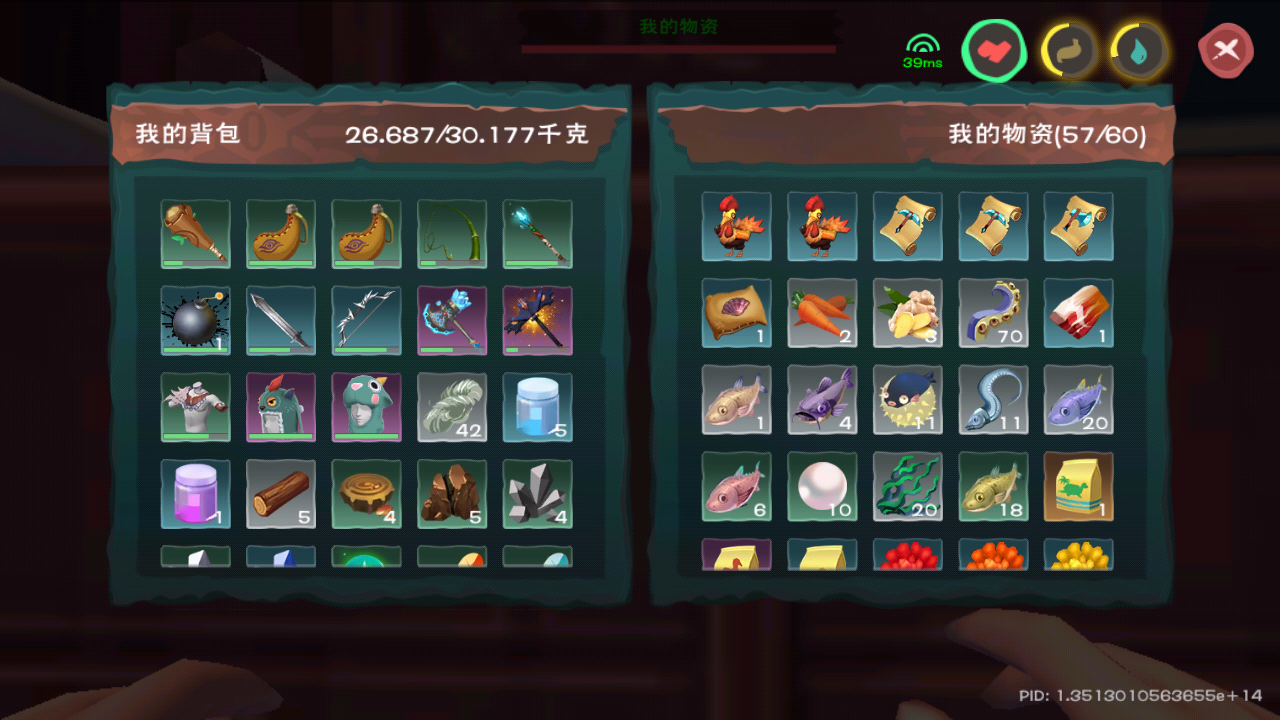Pick the steel sword slot
Image resolution: width=1280 pixels, height=720 pixels.
click(x=281, y=320)
